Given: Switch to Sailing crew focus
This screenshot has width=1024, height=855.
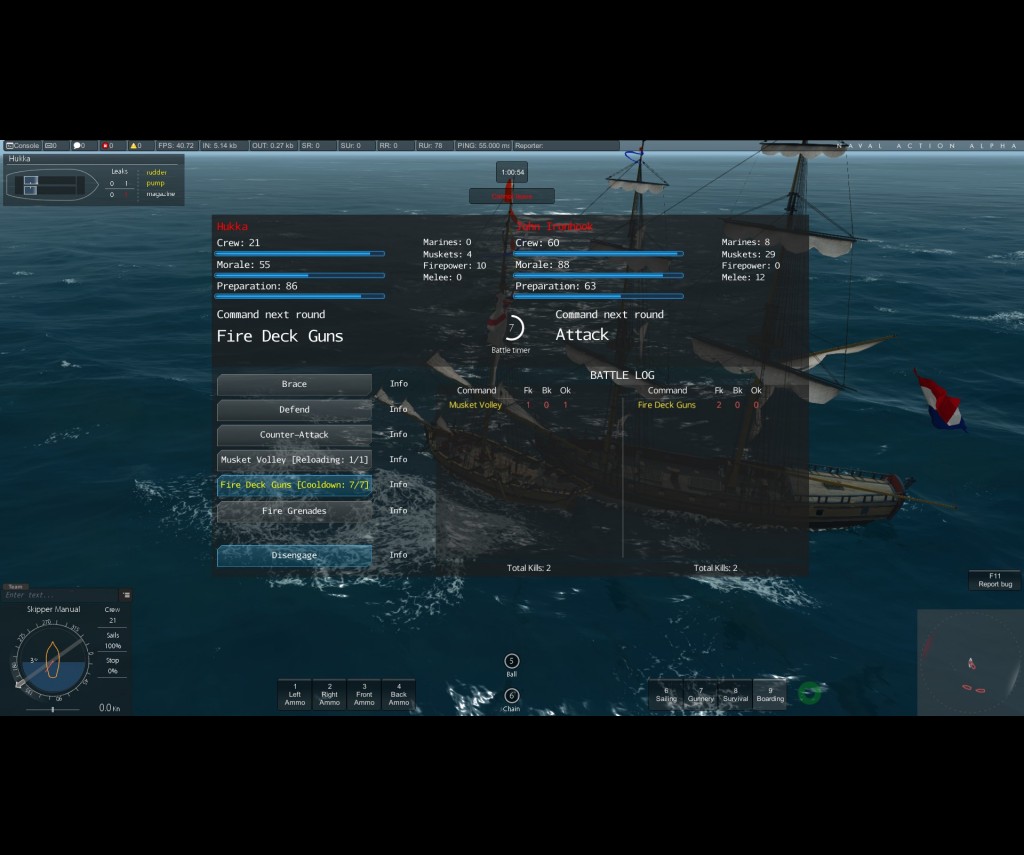Looking at the screenshot, I should coord(666,695).
